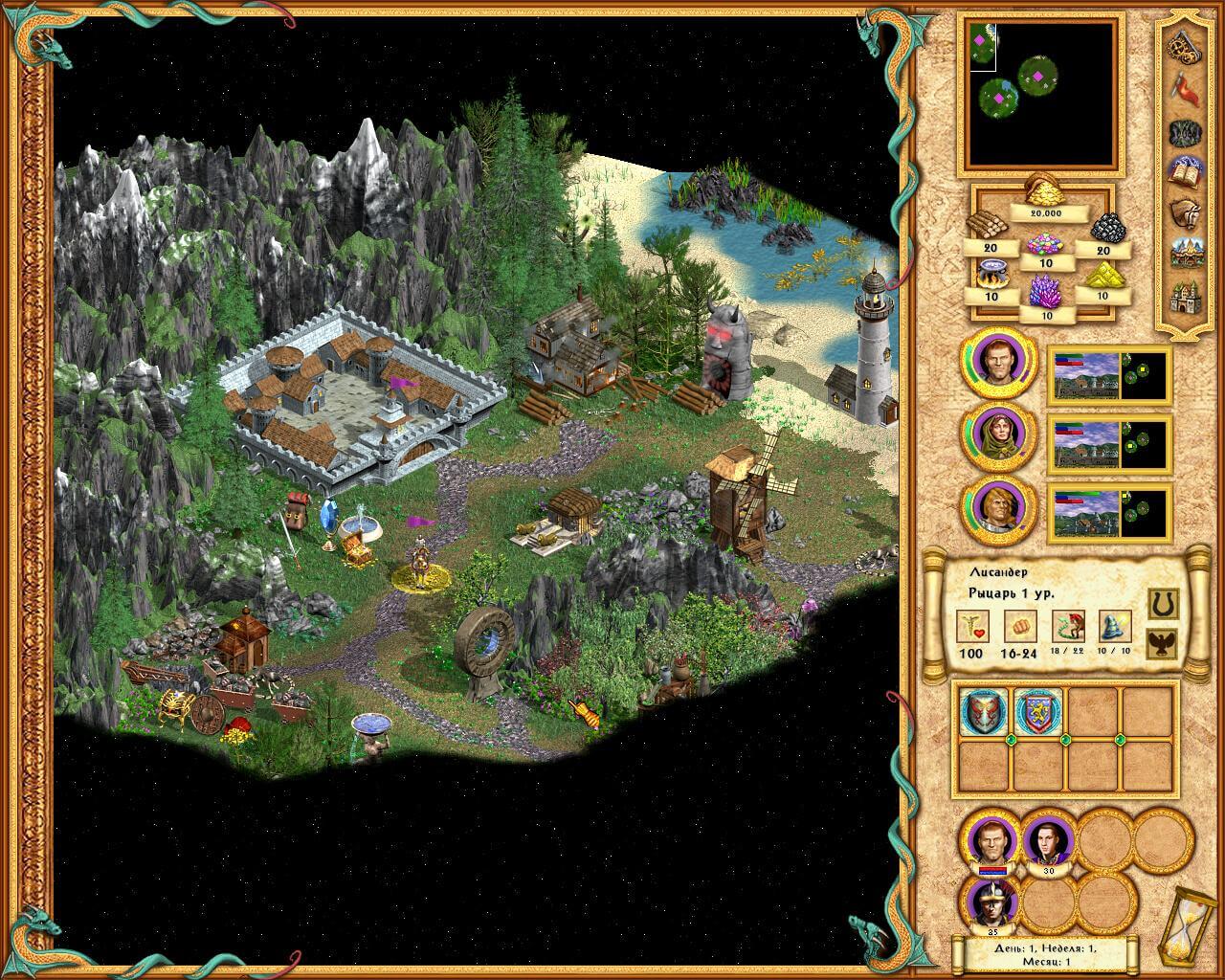The height and width of the screenshot is (980, 1225).
Task: Click the horse head icon
Action: (1187, 213)
